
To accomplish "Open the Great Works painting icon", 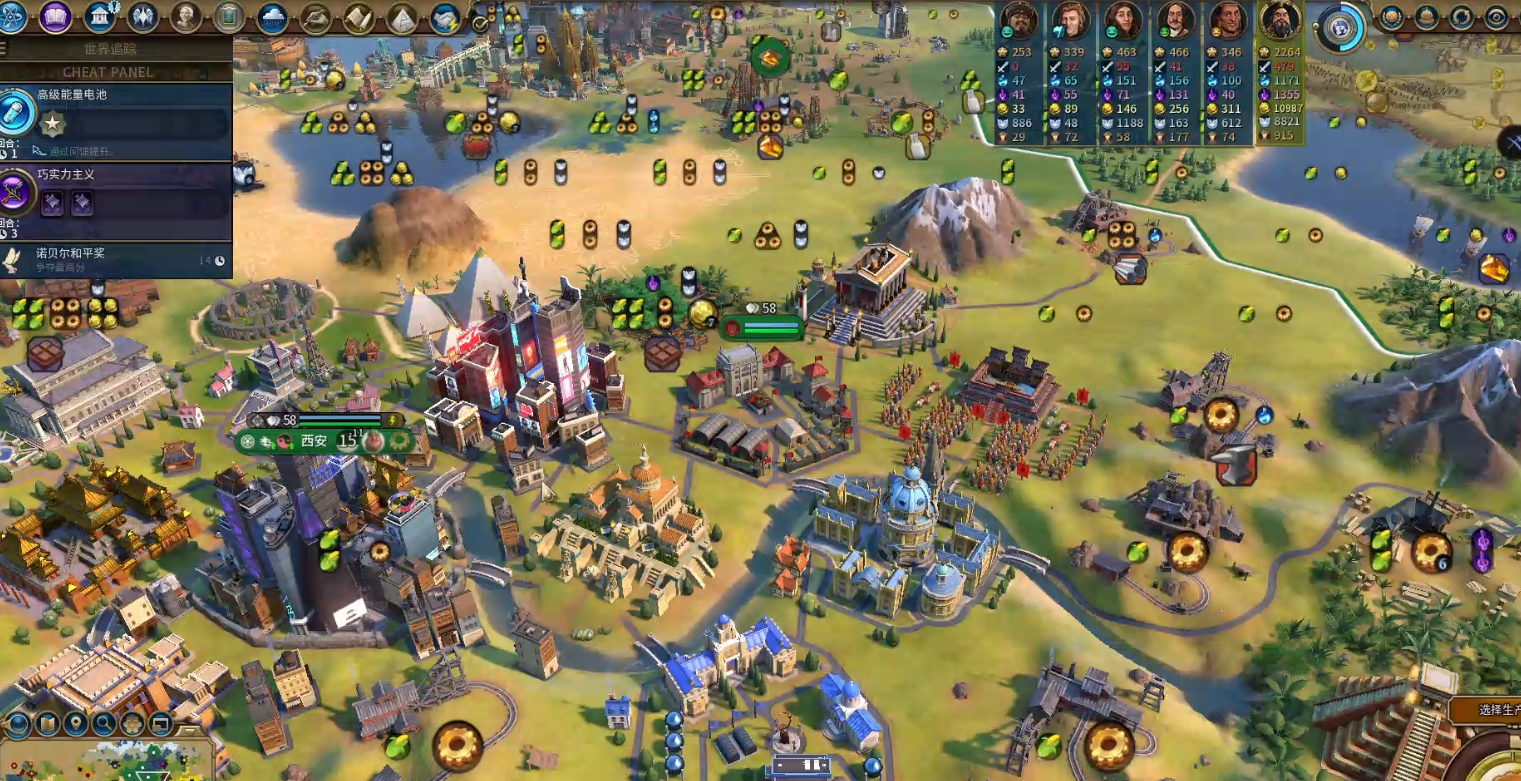I will pyautogui.click(x=229, y=17).
